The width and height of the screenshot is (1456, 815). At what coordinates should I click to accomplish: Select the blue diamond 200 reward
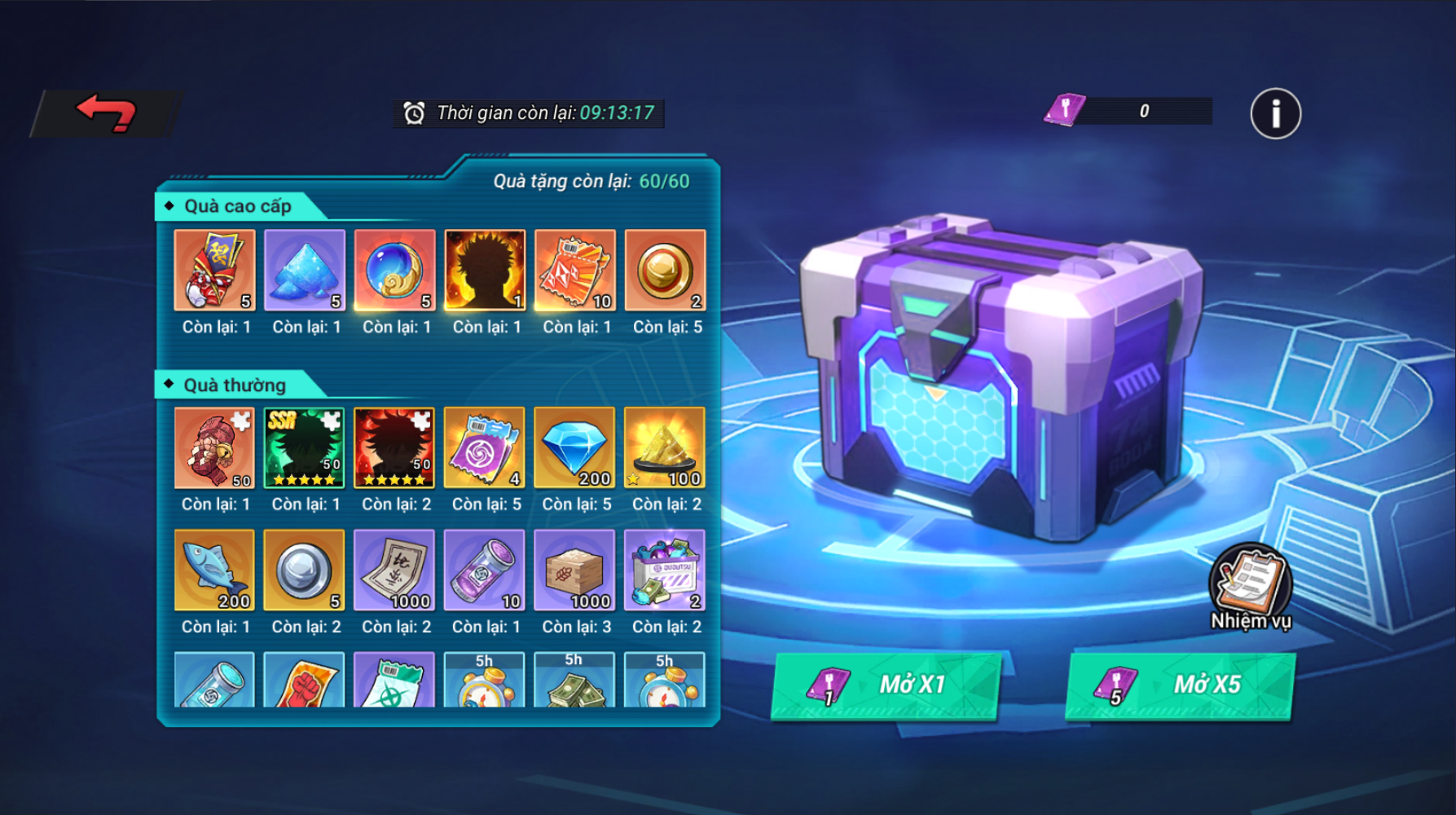coord(574,448)
